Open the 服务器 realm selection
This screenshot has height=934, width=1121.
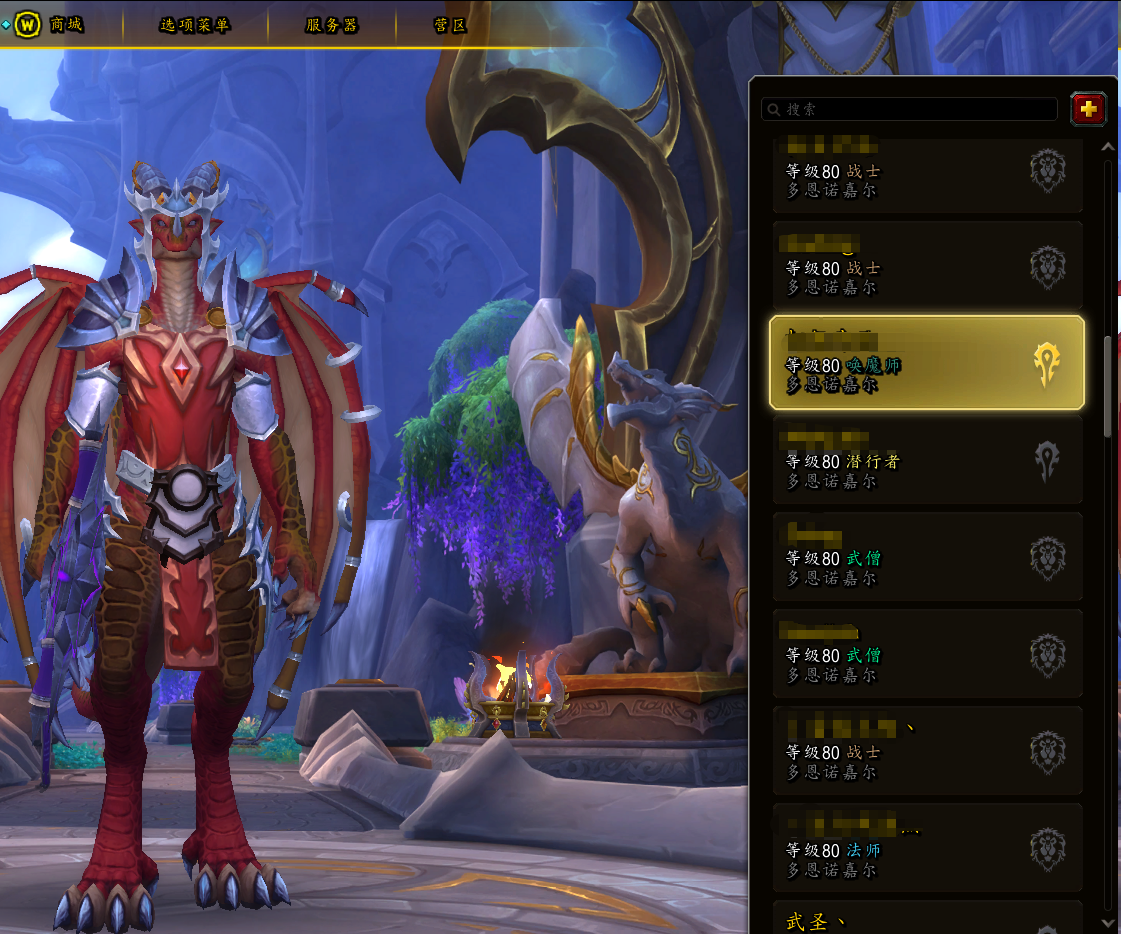[x=331, y=25]
